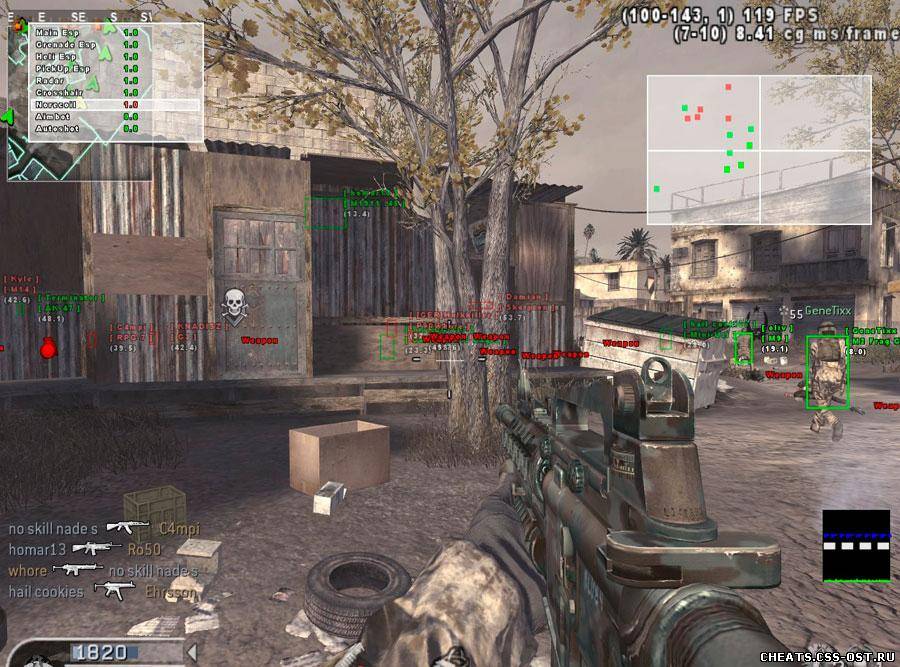Select the Crosshair menu entry
Viewport: 900px width, 667px height.
pyautogui.click(x=58, y=92)
